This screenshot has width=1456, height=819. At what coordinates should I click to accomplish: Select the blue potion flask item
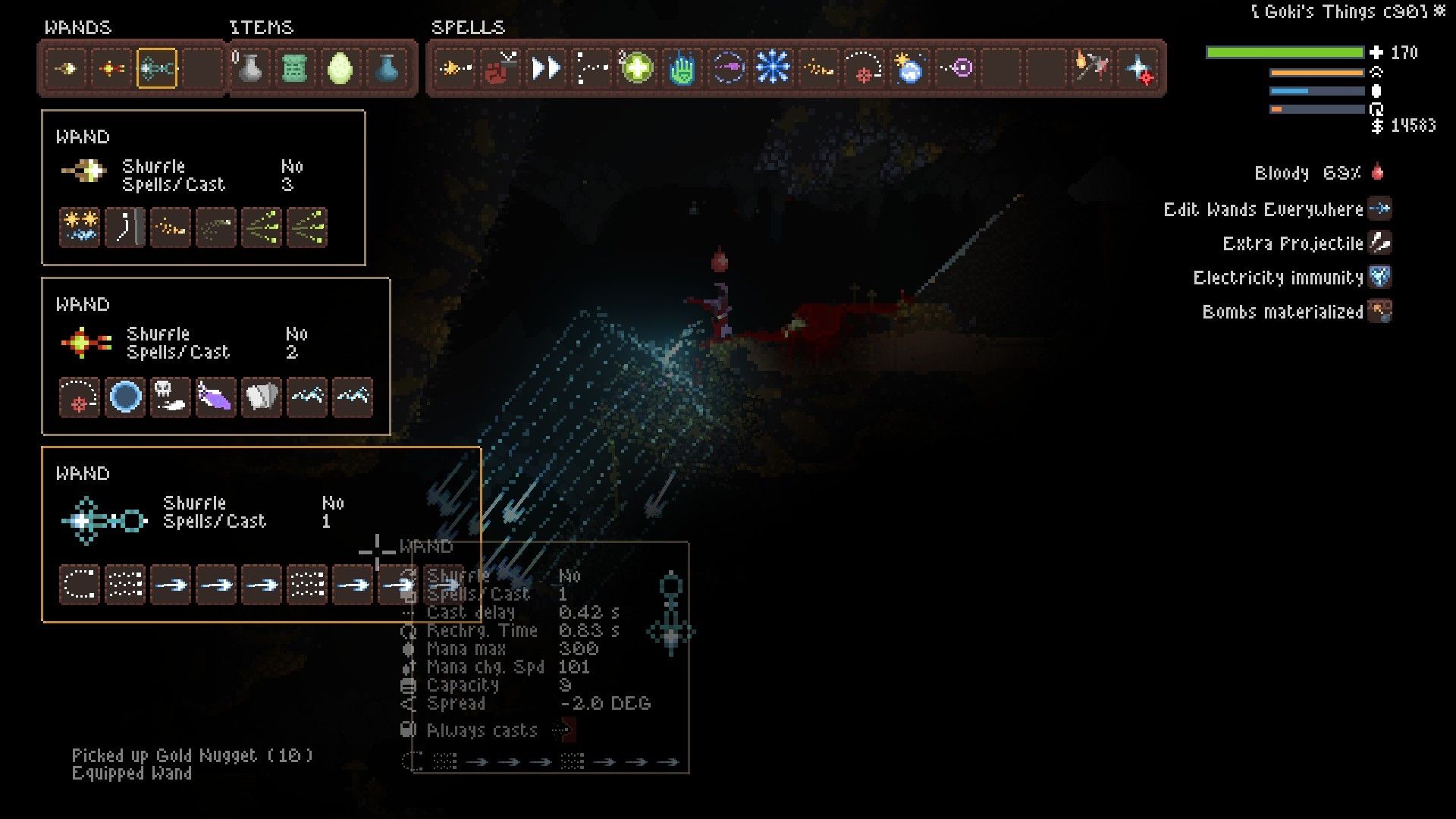[387, 69]
